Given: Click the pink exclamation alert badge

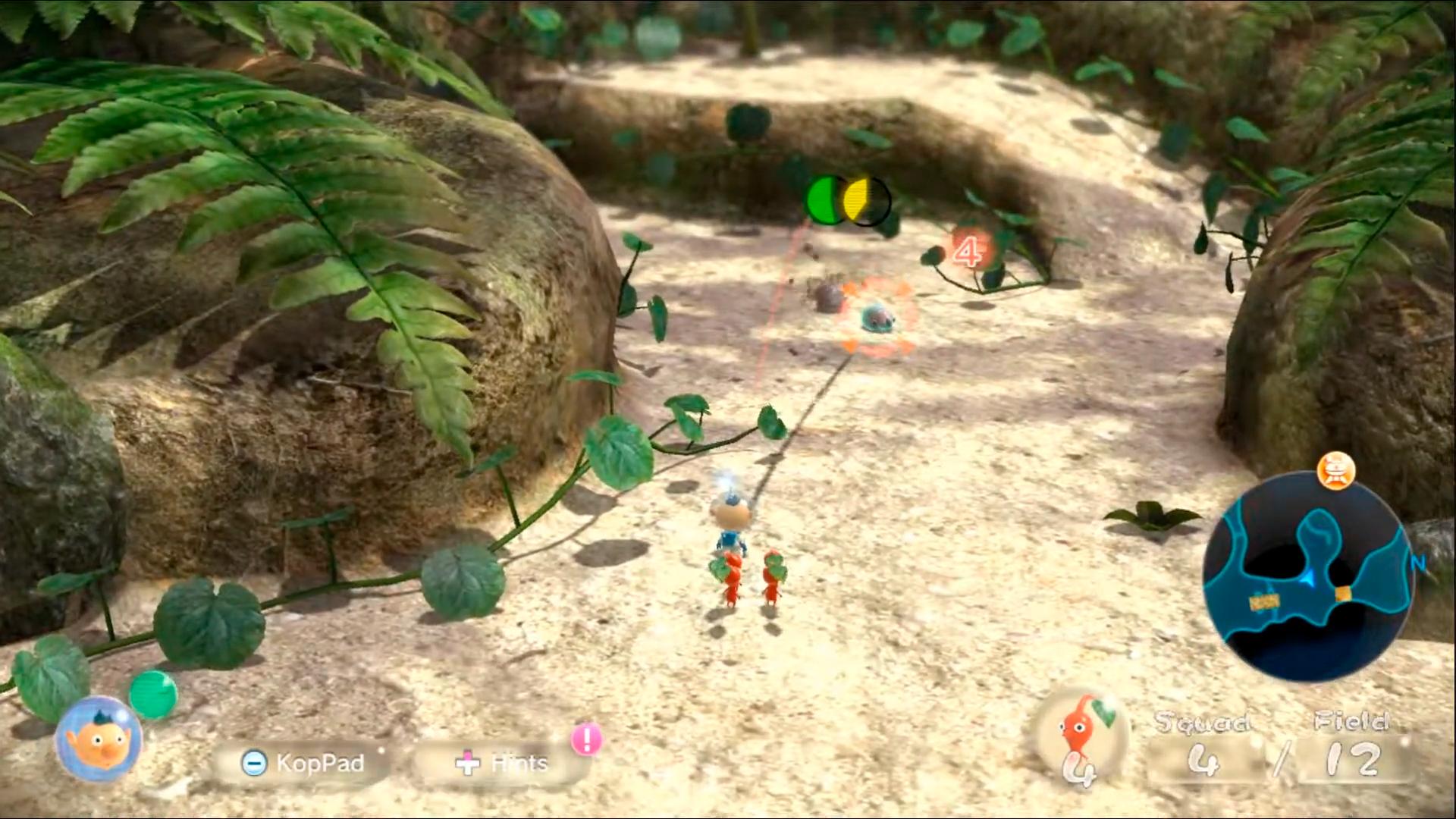Looking at the screenshot, I should click(586, 739).
